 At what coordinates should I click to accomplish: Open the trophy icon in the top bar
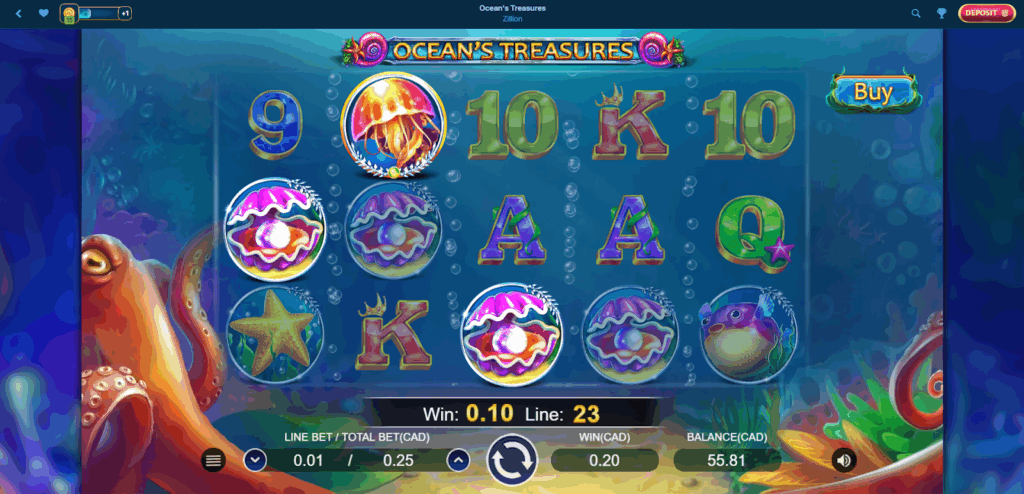pyautogui.click(x=941, y=14)
